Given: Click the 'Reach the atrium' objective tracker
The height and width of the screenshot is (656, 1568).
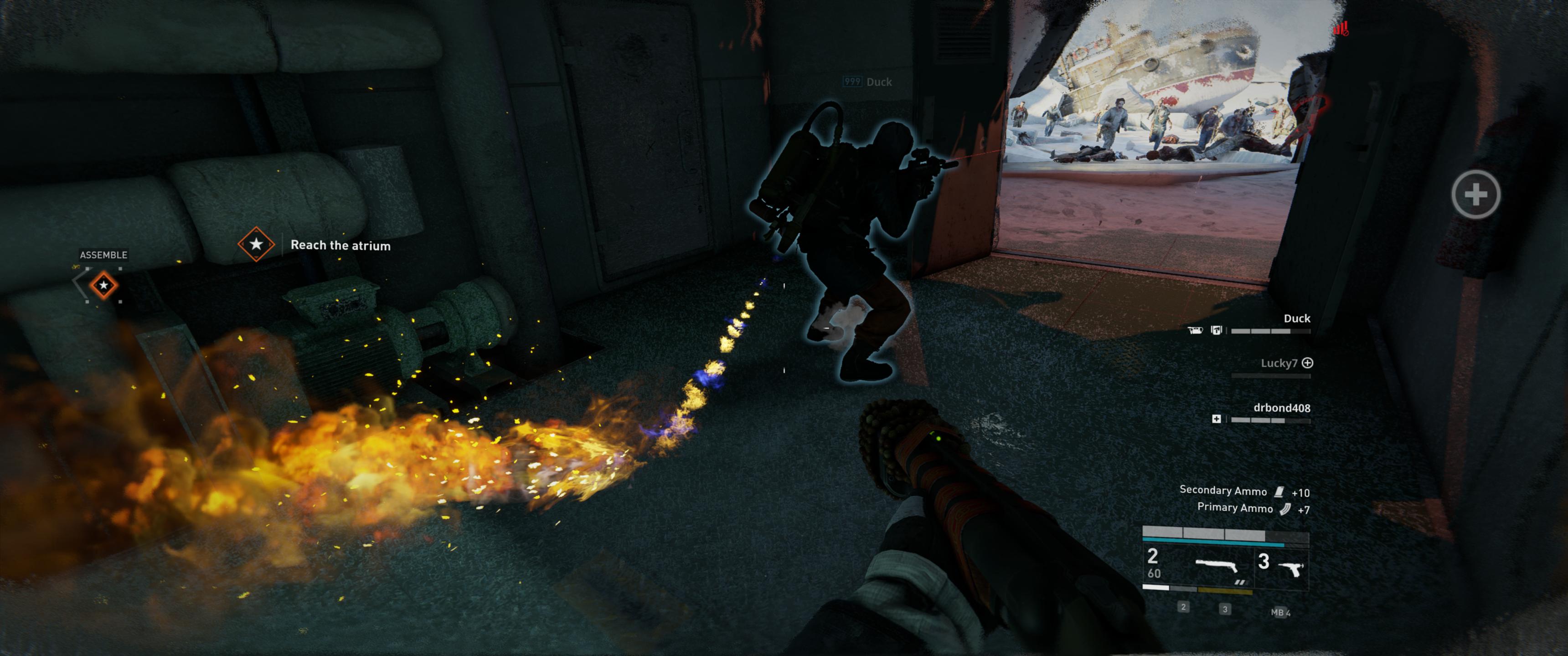Looking at the screenshot, I should coord(340,245).
